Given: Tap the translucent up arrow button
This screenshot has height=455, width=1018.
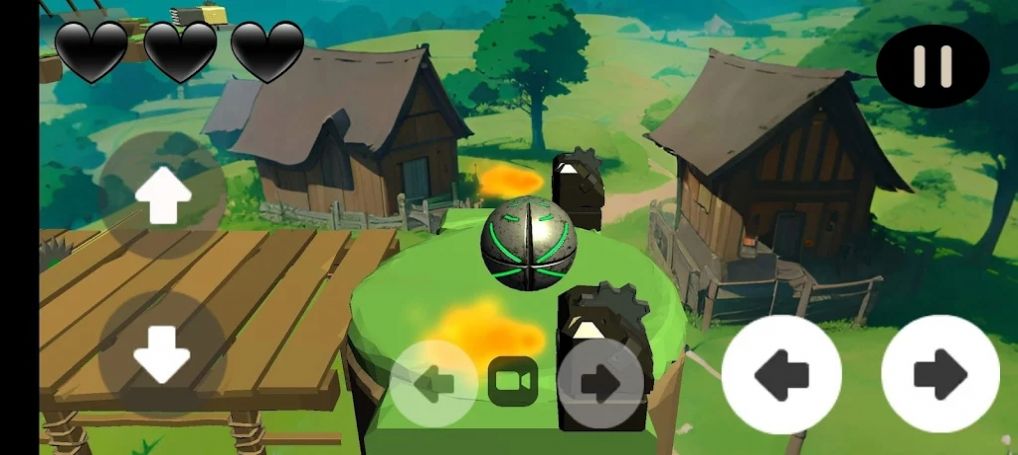Looking at the screenshot, I should coord(163,195).
